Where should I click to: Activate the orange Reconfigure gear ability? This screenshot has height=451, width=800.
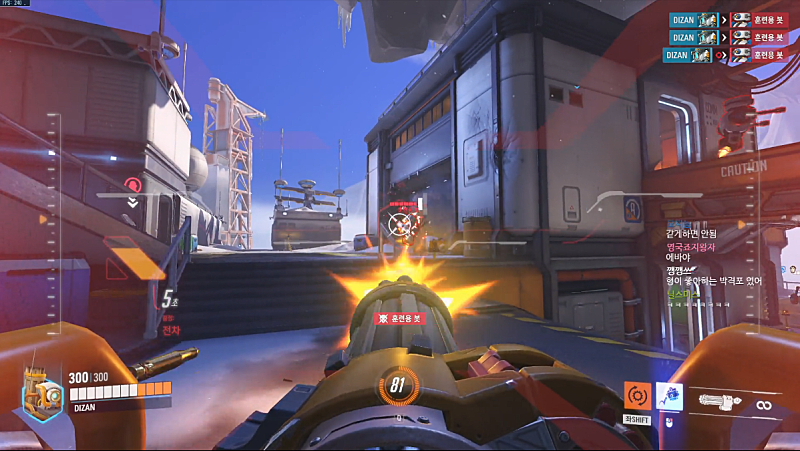coord(637,396)
